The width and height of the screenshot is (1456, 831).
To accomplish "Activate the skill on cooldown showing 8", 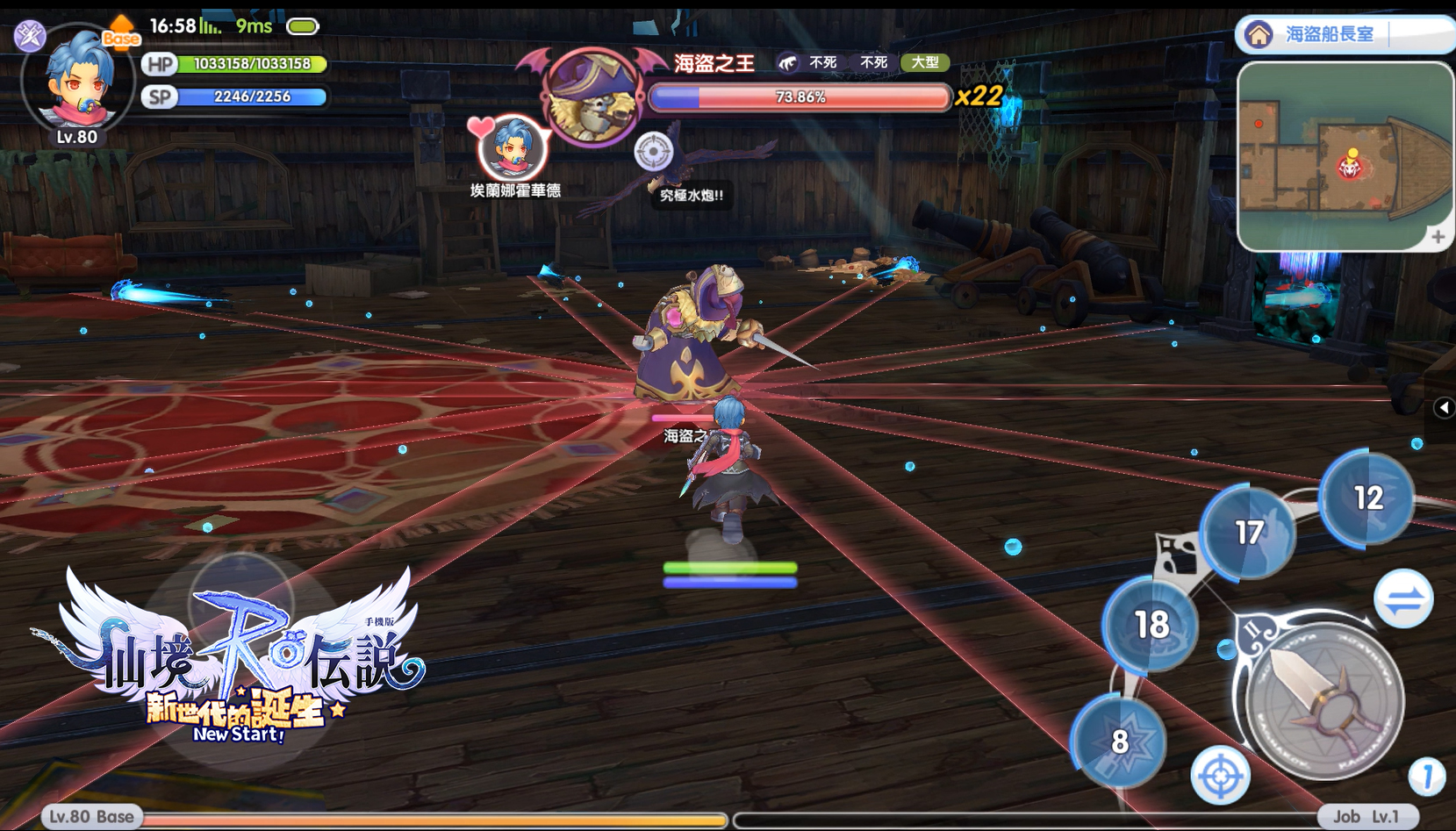I will pos(1119,741).
